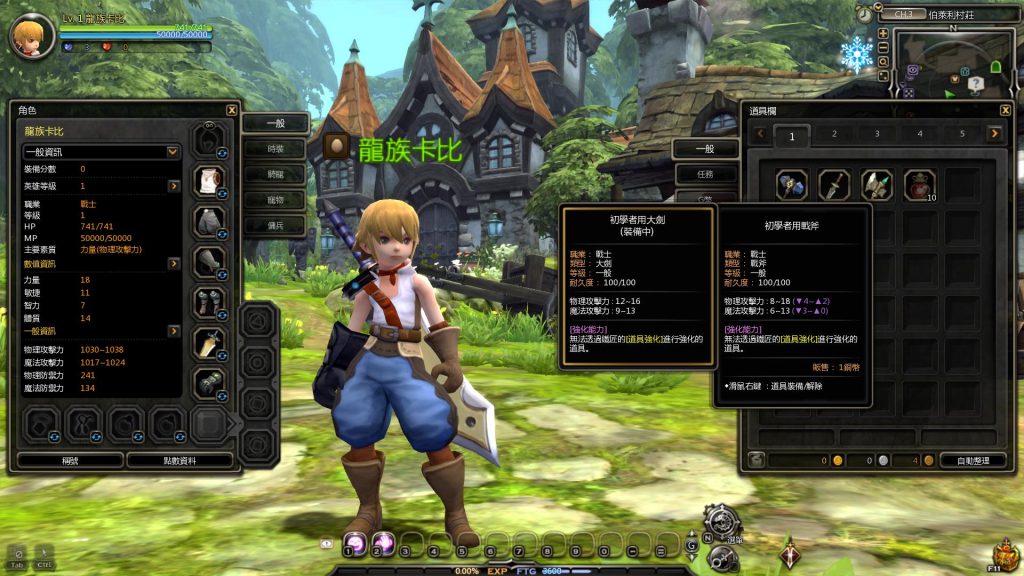Switch to the 騎寵 mount tab

275,173
